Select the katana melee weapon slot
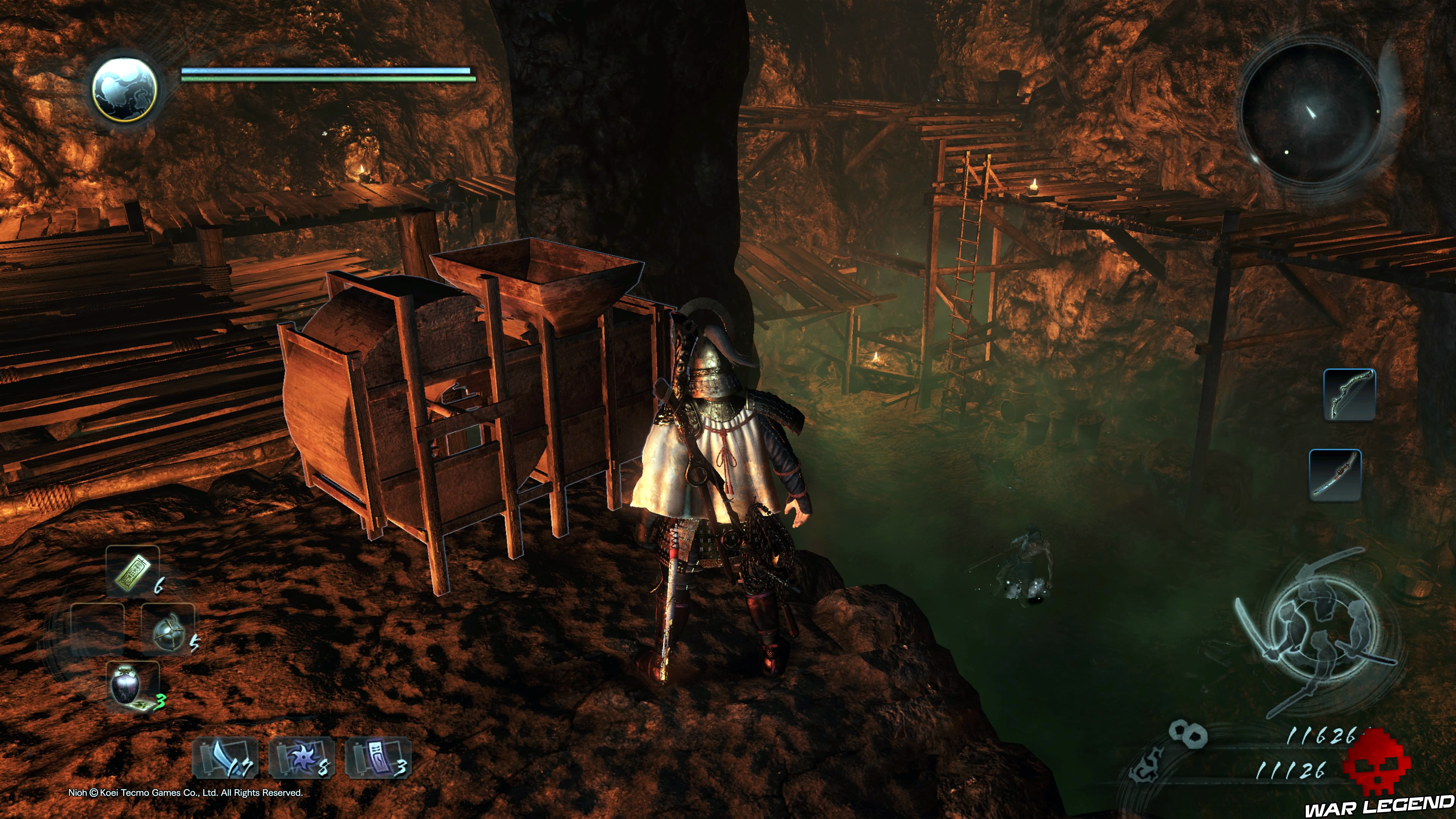1456x819 pixels. pos(1335,475)
